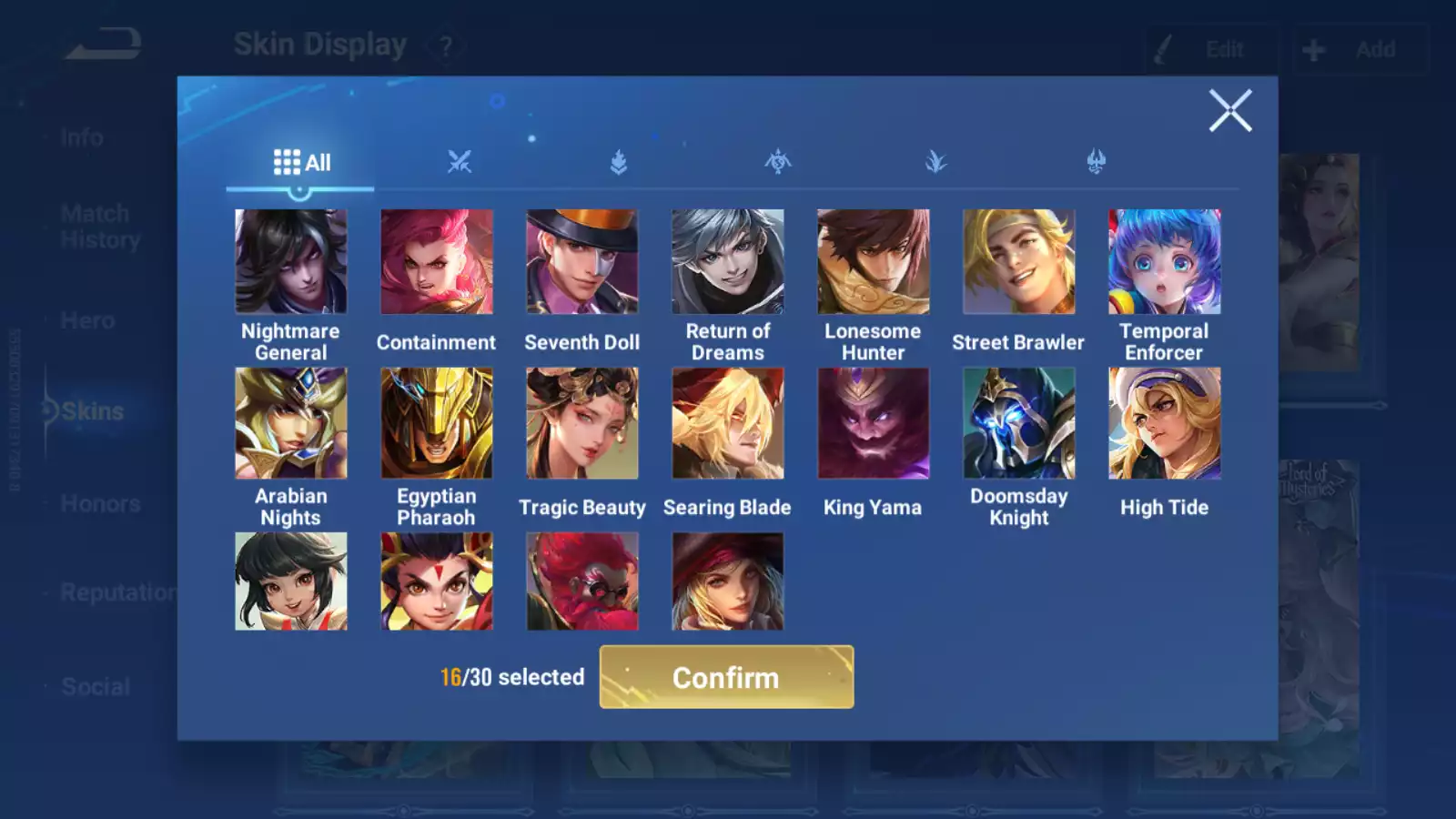Select the Tragic Beauty skin
The image size is (1456, 819).
pos(581,424)
